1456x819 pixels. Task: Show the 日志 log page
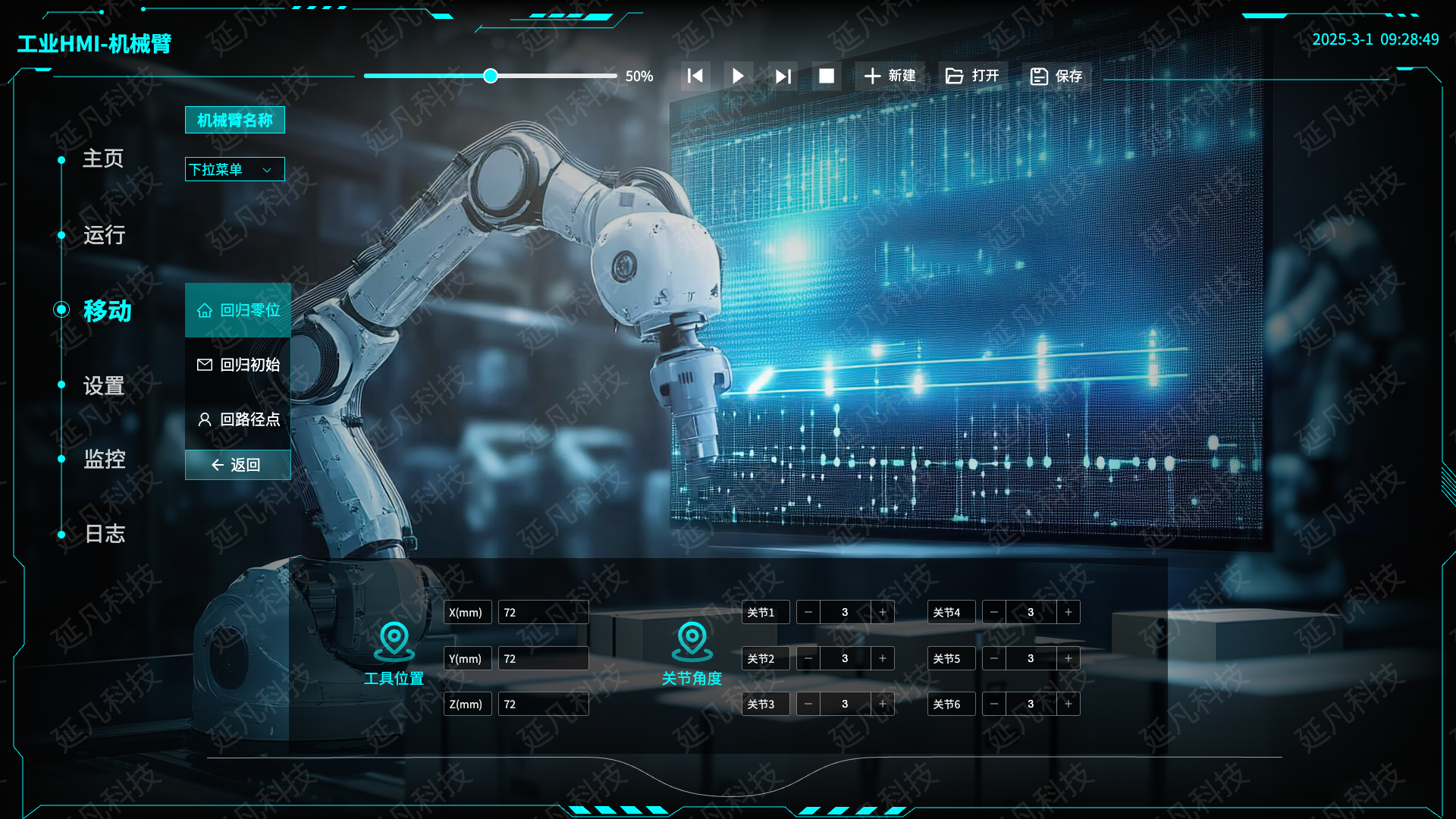[105, 534]
